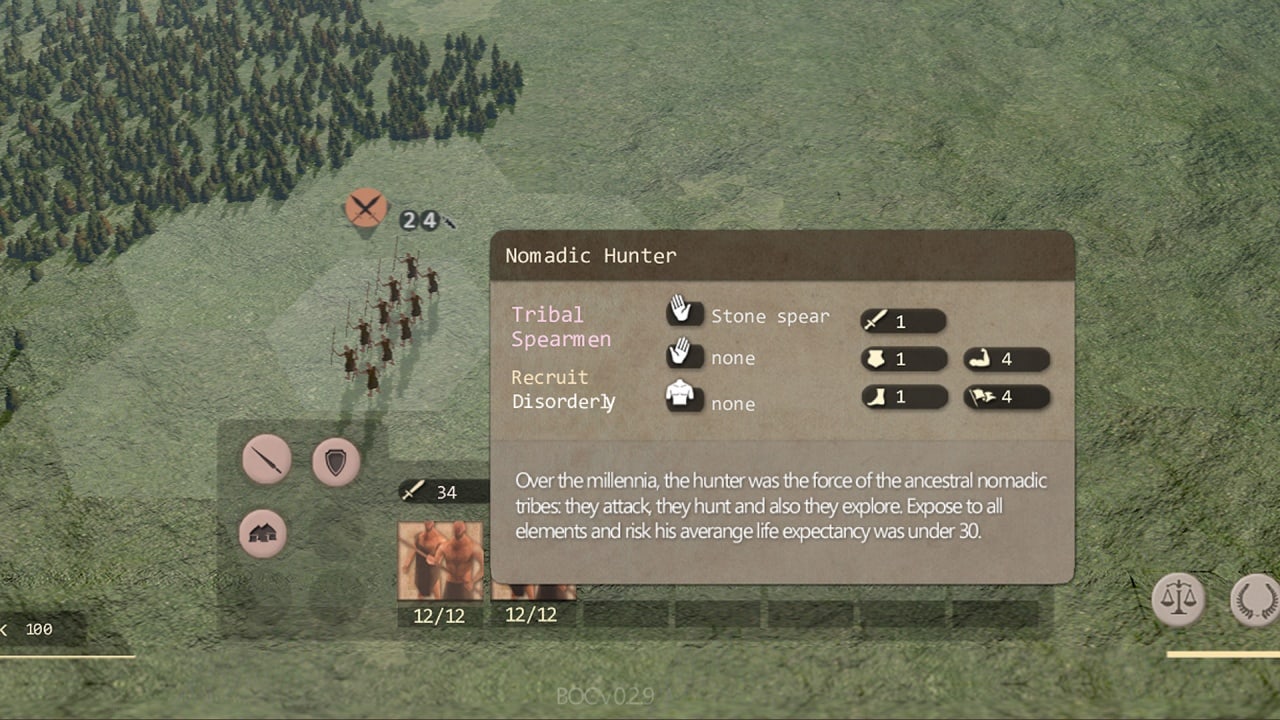Select the crossed spears army marker

coord(366,208)
